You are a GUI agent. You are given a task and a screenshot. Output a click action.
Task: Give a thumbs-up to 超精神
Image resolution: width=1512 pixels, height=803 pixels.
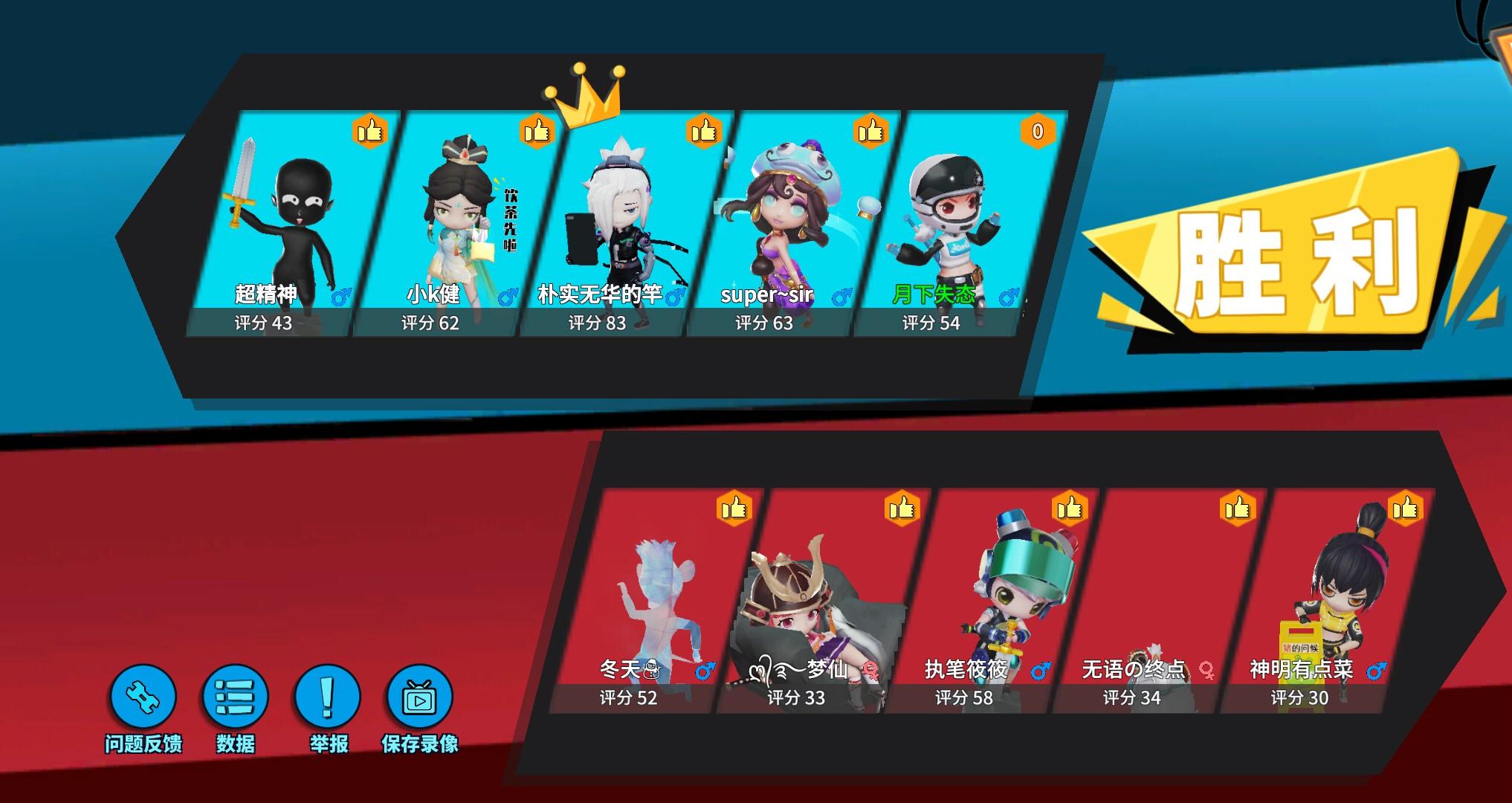tap(369, 131)
